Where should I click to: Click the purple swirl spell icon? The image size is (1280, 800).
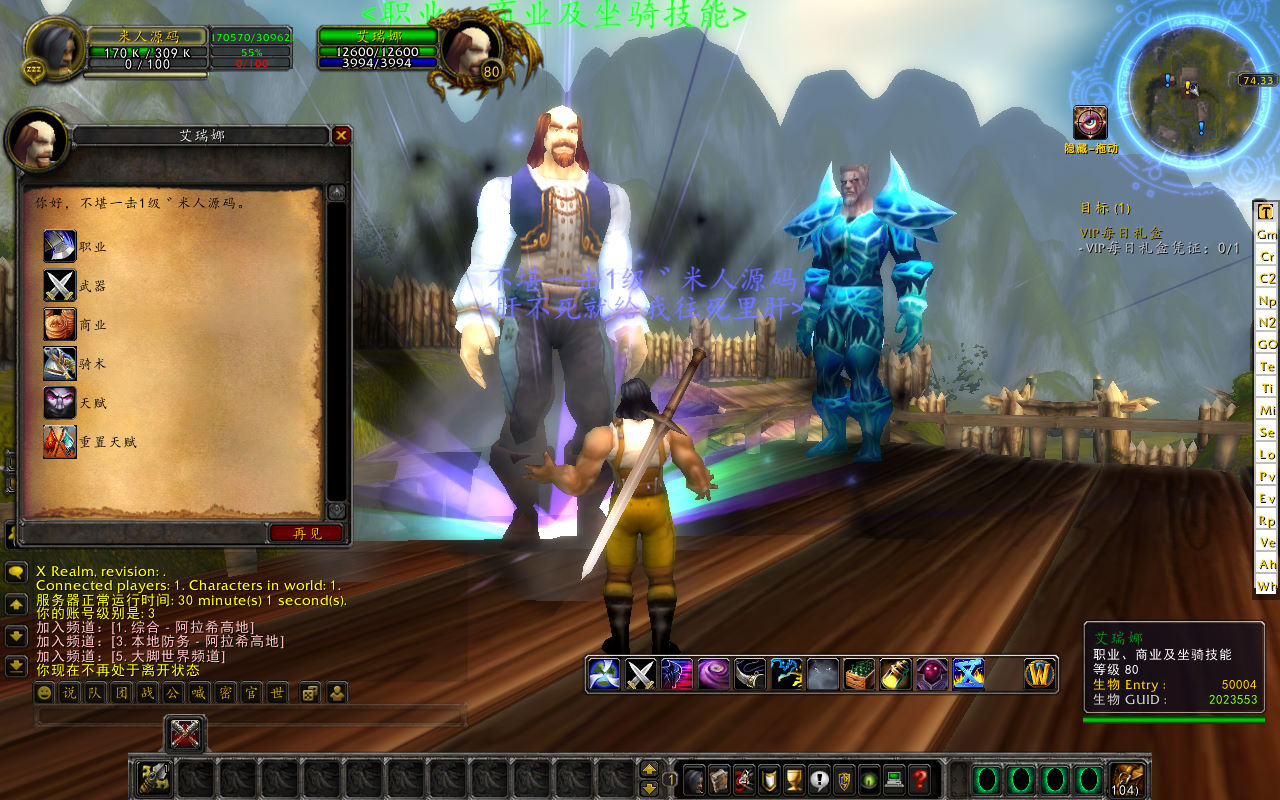coord(713,674)
